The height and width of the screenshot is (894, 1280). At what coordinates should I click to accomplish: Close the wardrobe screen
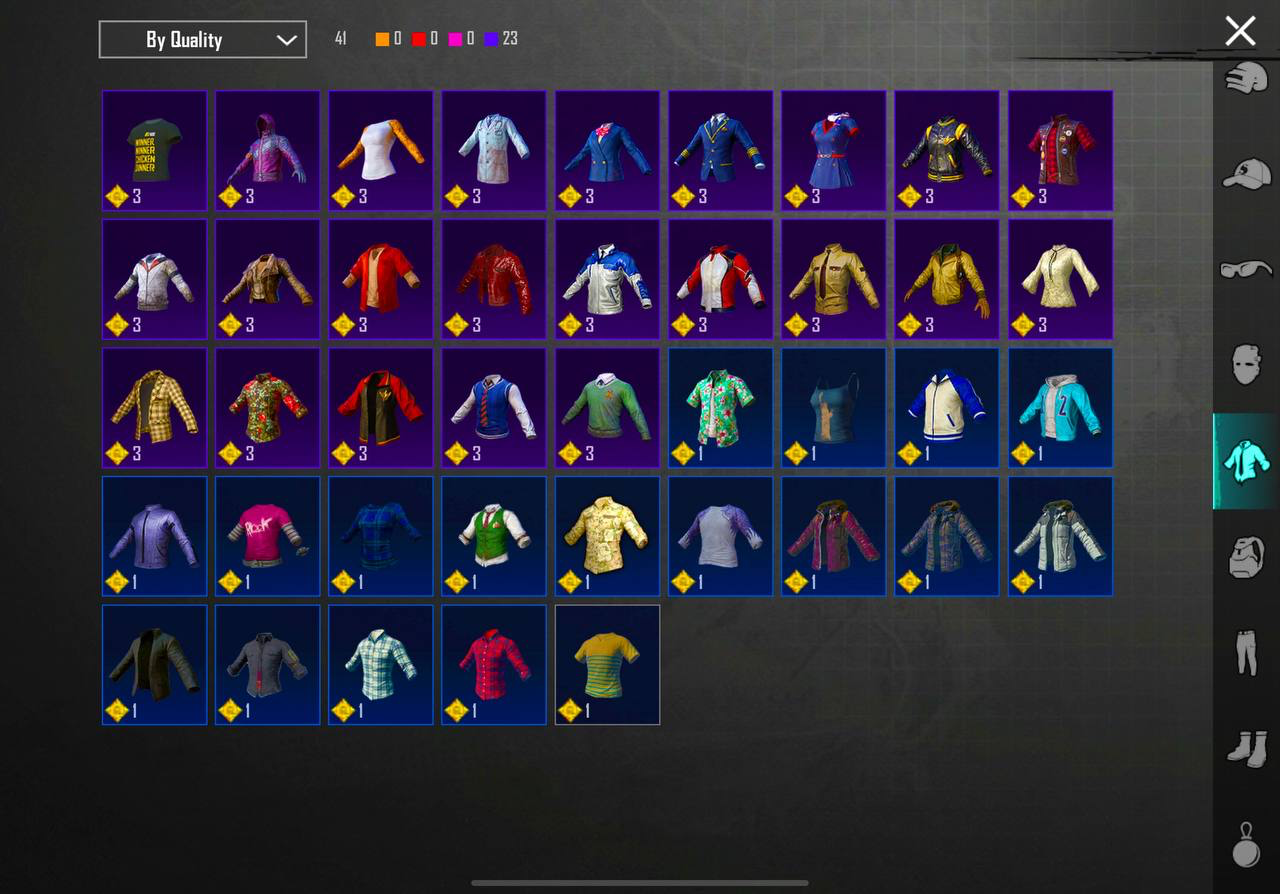coord(1240,31)
